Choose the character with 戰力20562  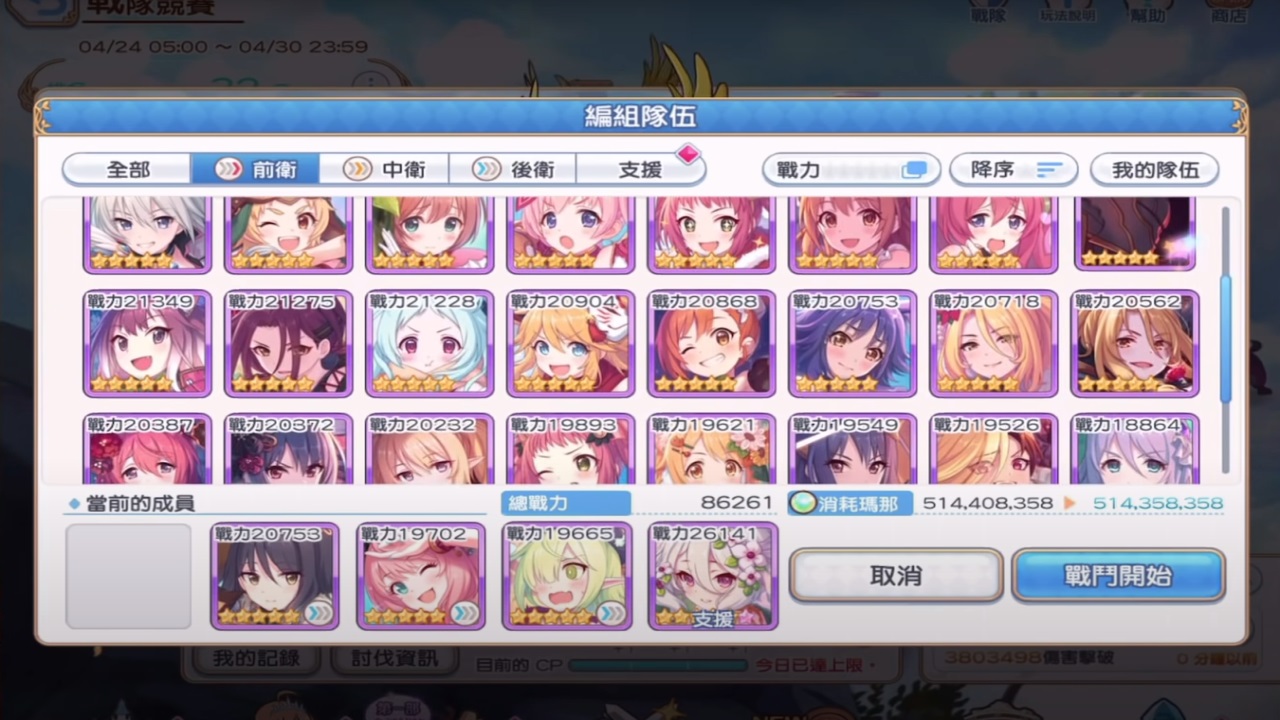tap(1134, 343)
